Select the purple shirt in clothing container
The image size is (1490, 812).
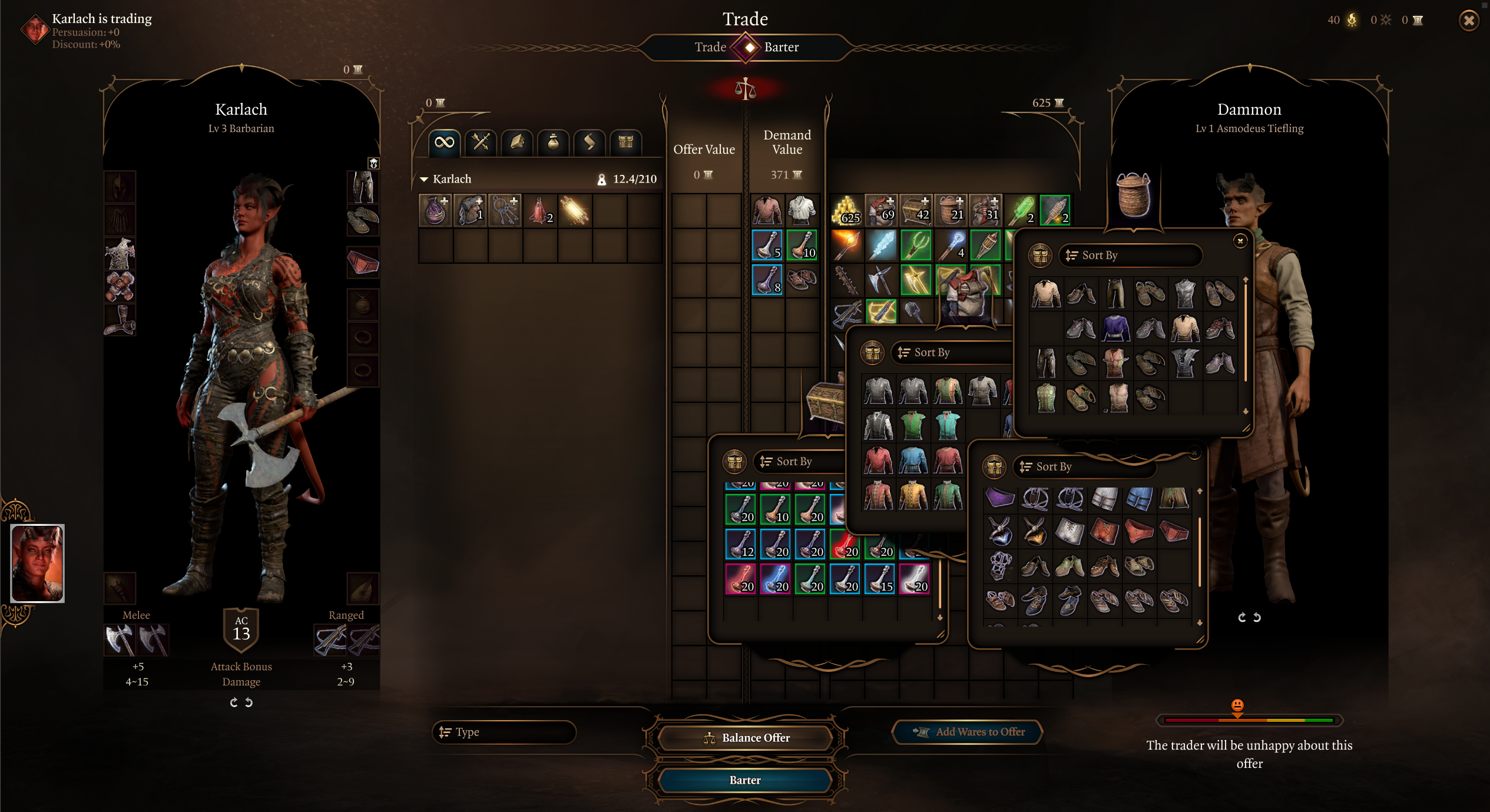click(1115, 327)
